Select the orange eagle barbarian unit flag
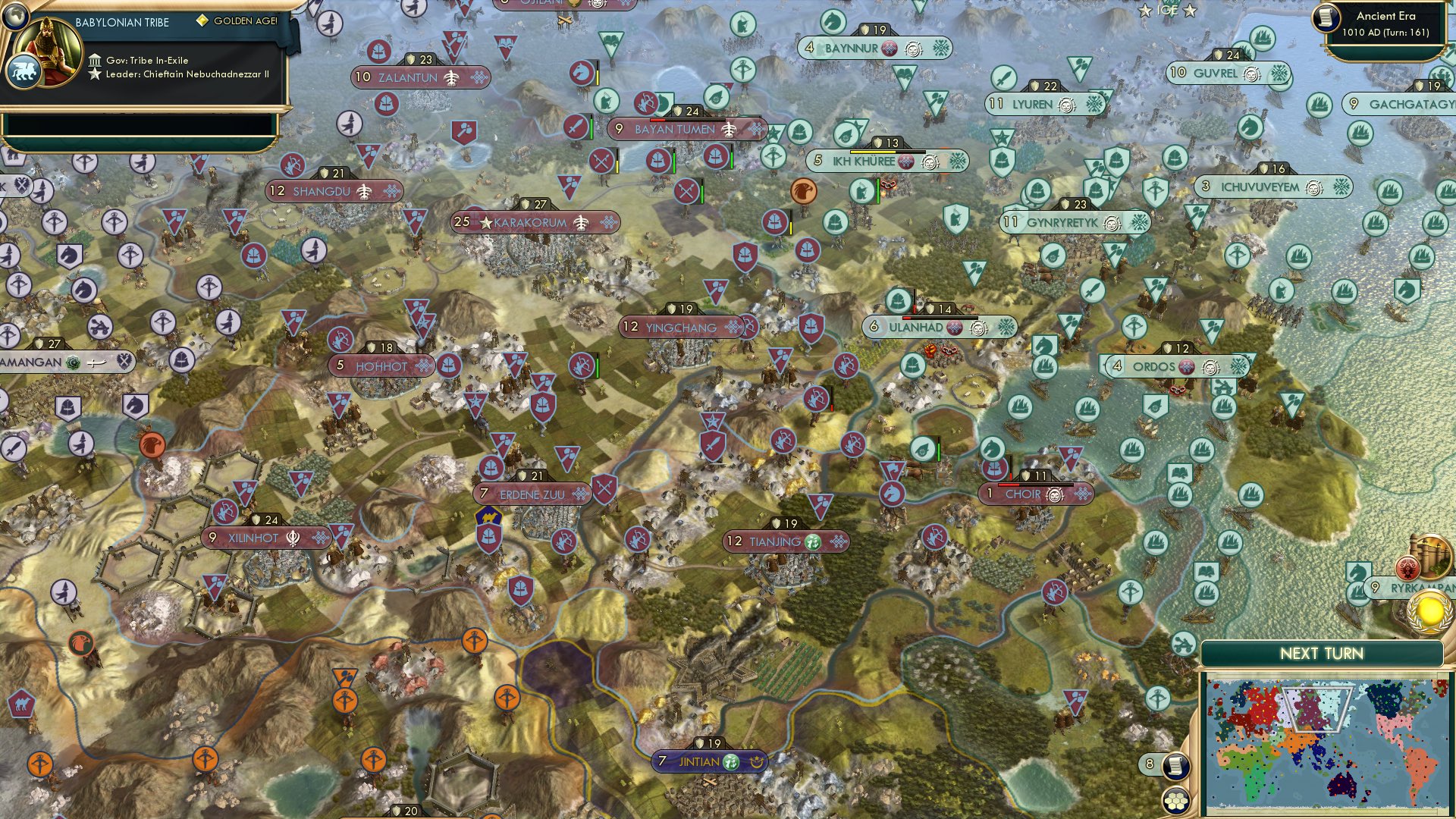The height and width of the screenshot is (819, 1456). (x=804, y=192)
